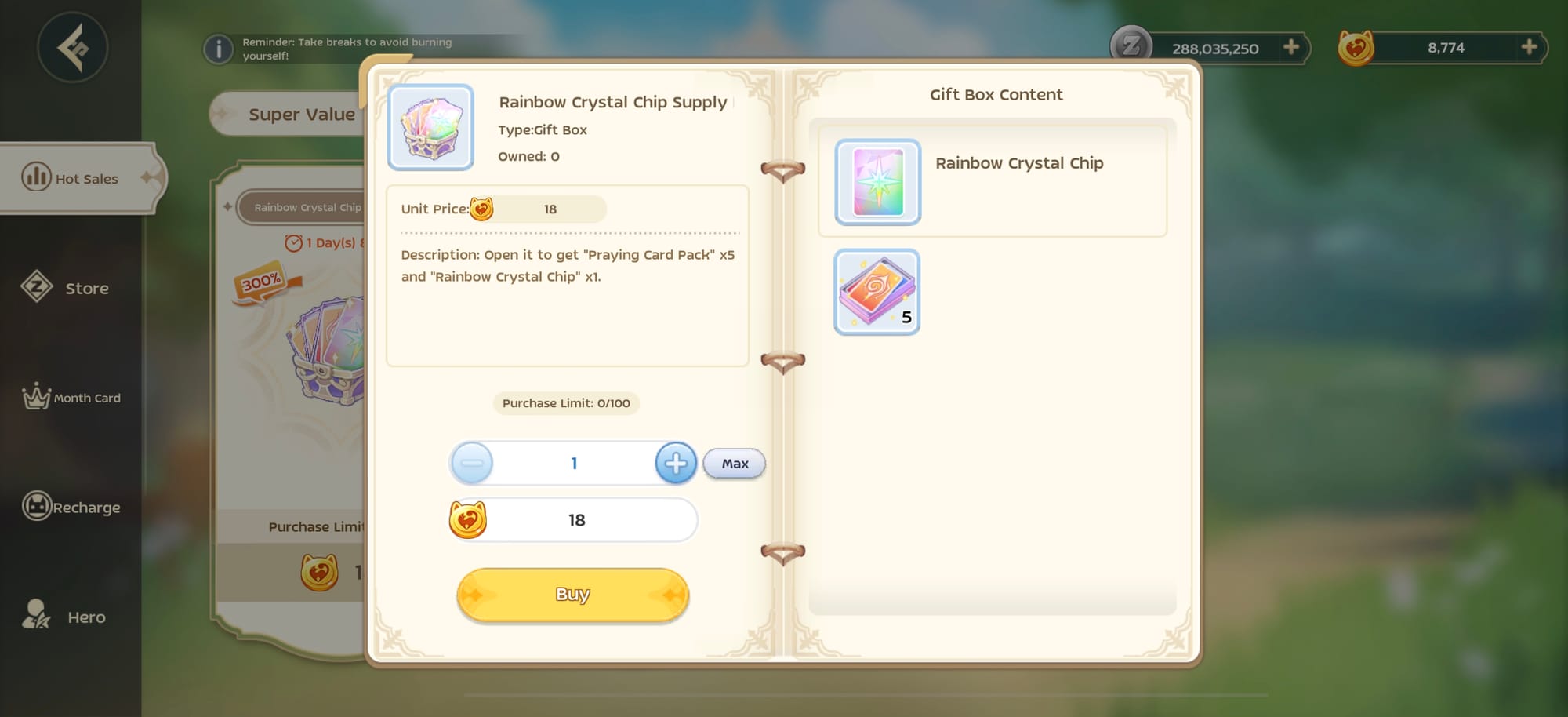This screenshot has height=717, width=1568.
Task: Inspect the Praying Card Pack icon
Action: [877, 292]
